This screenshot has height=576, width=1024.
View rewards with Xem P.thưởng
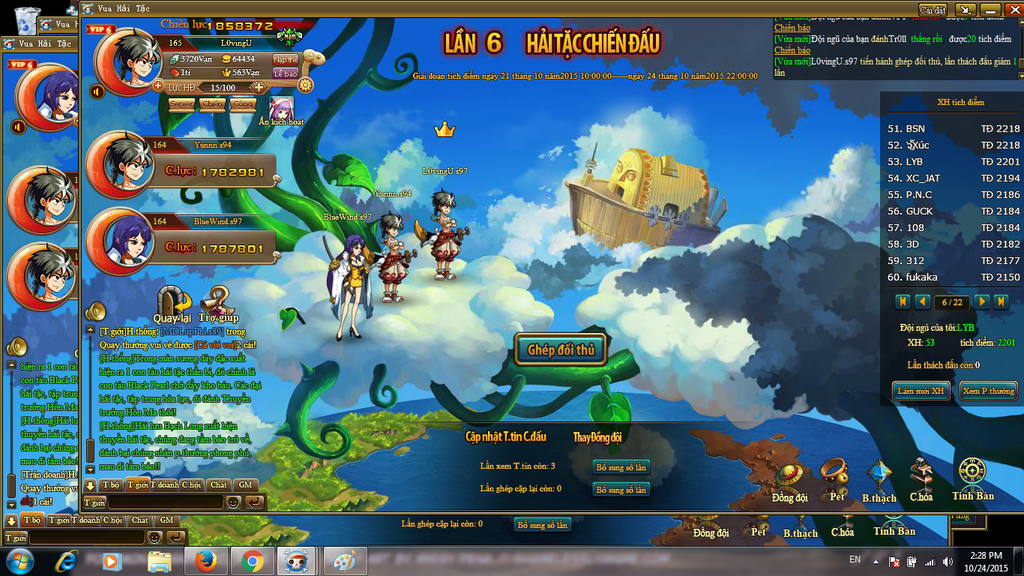pyautogui.click(x=988, y=391)
